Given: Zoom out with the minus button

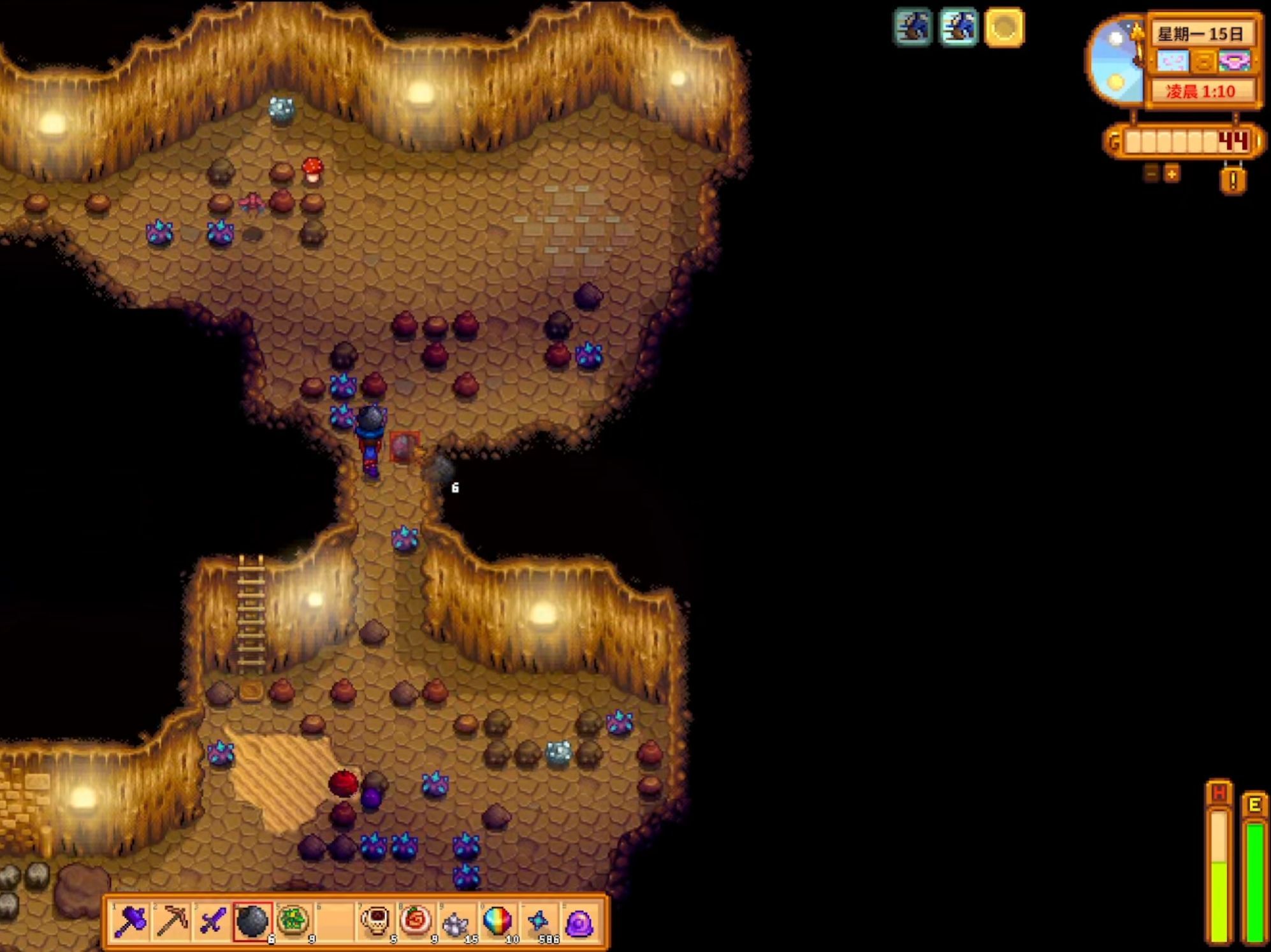Looking at the screenshot, I should tap(1151, 173).
